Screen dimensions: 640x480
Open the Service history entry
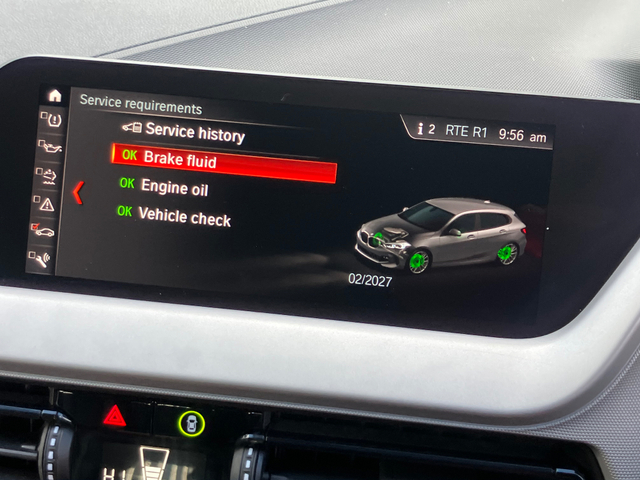pos(193,131)
